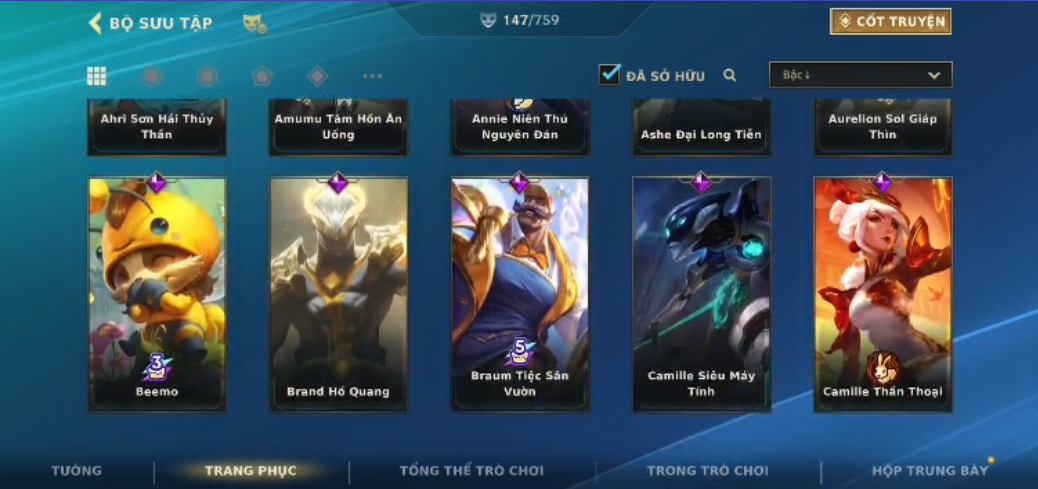Open the Bậc sort dropdown
This screenshot has height=489, width=1038.
pos(860,75)
